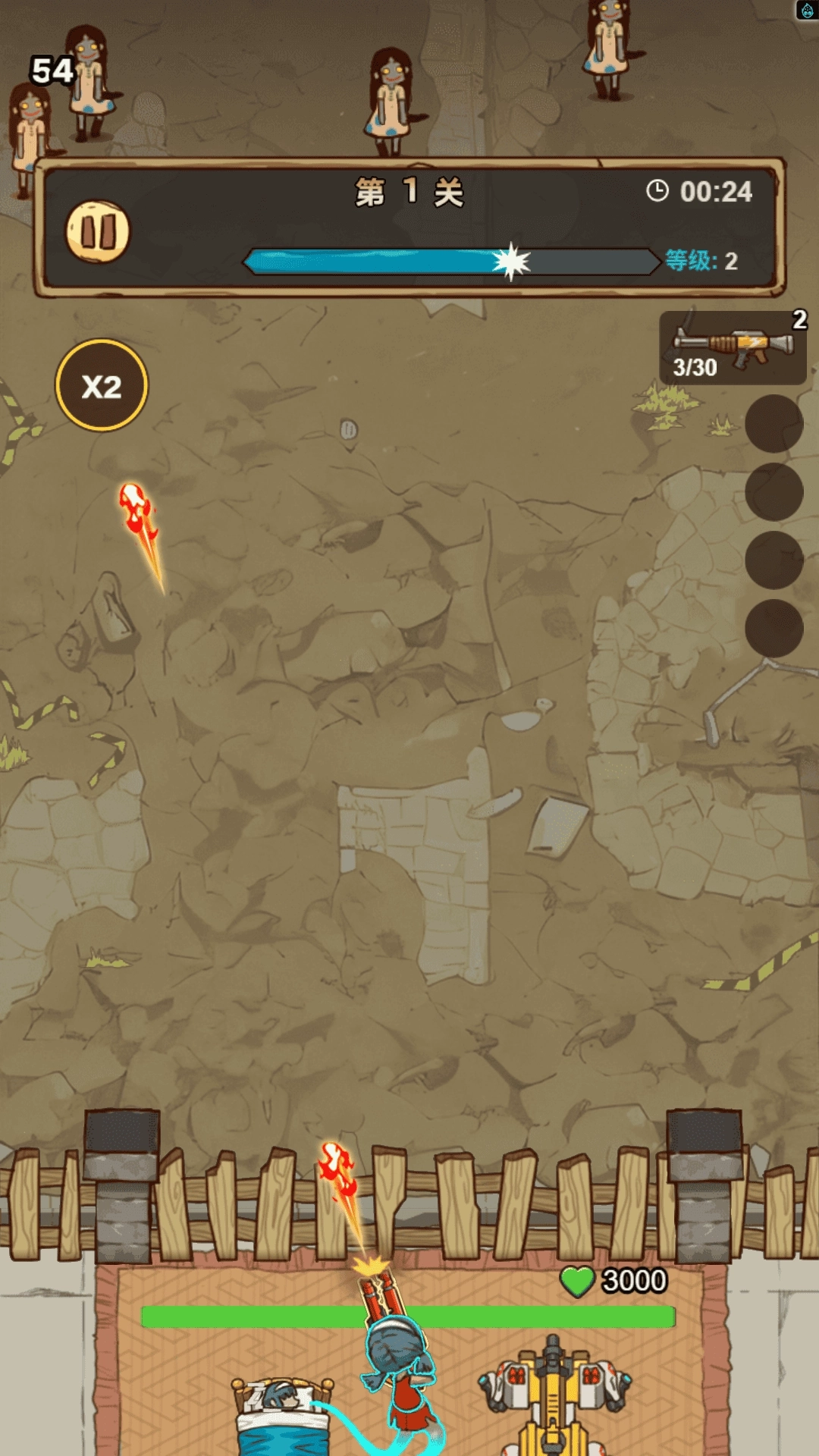Toggle the X2 speed button
The height and width of the screenshot is (1456, 819).
pos(102,385)
